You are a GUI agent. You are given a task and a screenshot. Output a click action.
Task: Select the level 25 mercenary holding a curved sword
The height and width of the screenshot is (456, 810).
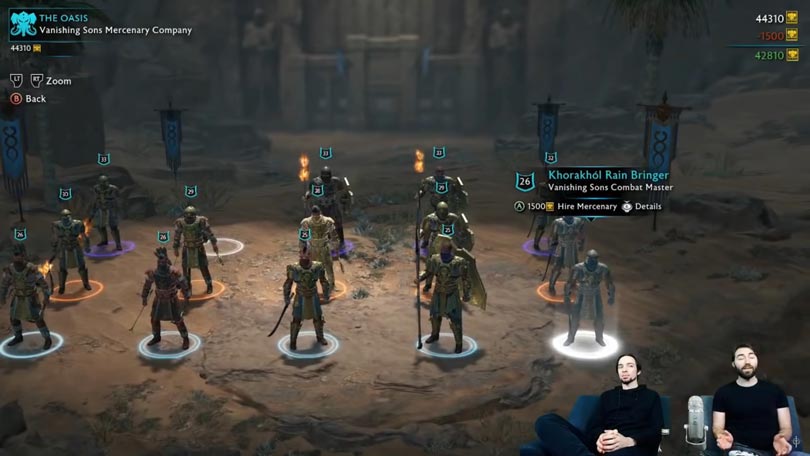306,296
